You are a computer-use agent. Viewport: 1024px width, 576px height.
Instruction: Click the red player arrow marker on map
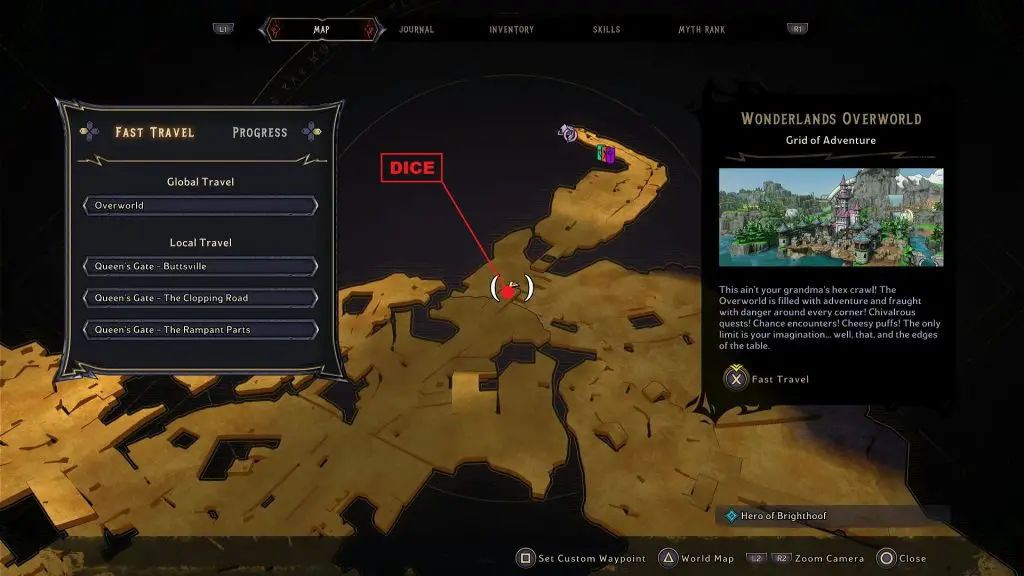(x=510, y=291)
